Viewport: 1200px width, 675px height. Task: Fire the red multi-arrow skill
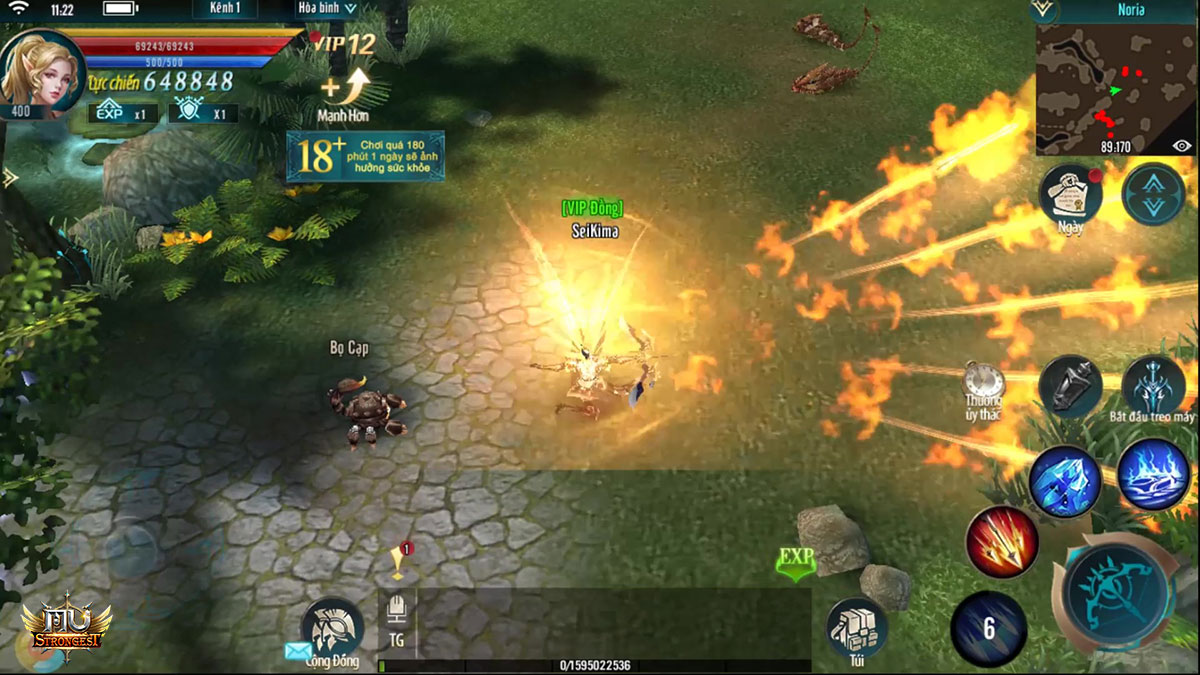point(1000,542)
